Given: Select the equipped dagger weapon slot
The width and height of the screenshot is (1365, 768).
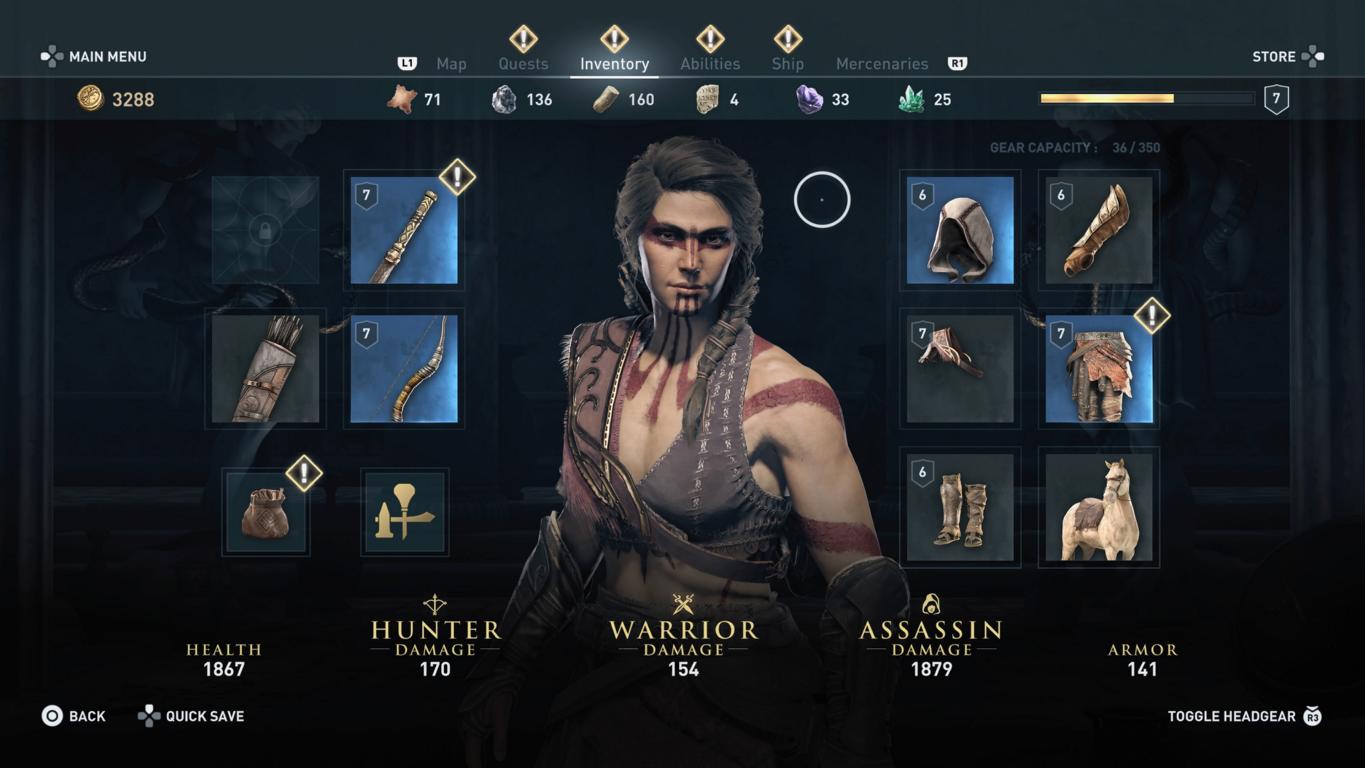Looking at the screenshot, I should click(x=404, y=231).
